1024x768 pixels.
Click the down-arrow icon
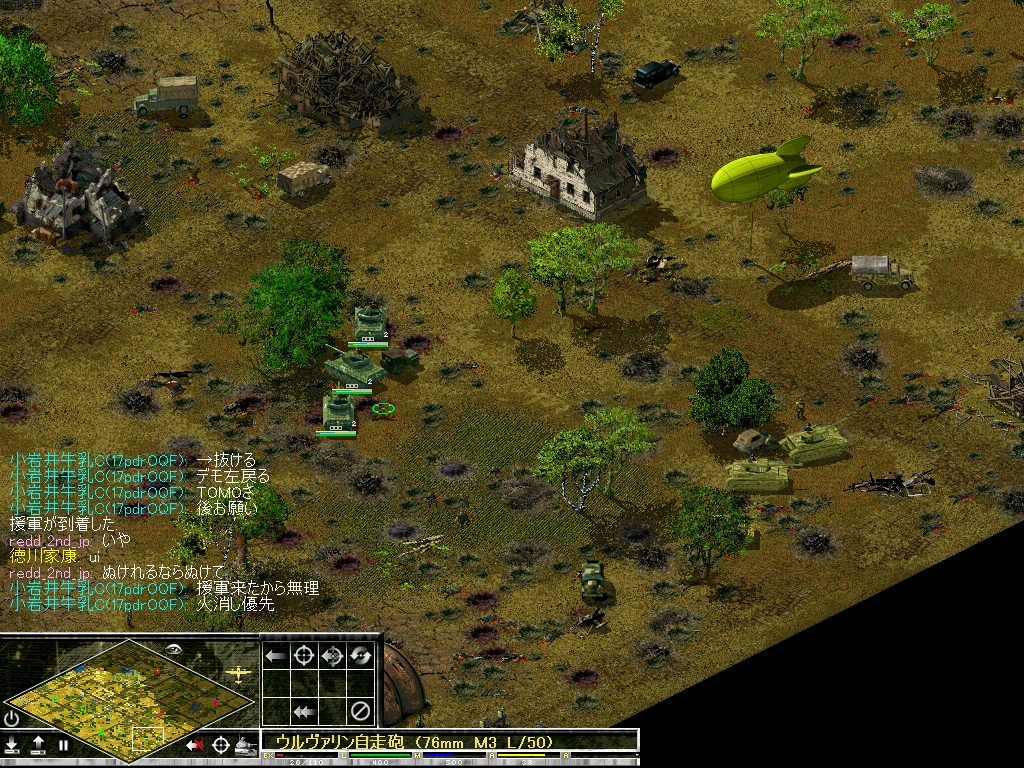click(13, 745)
